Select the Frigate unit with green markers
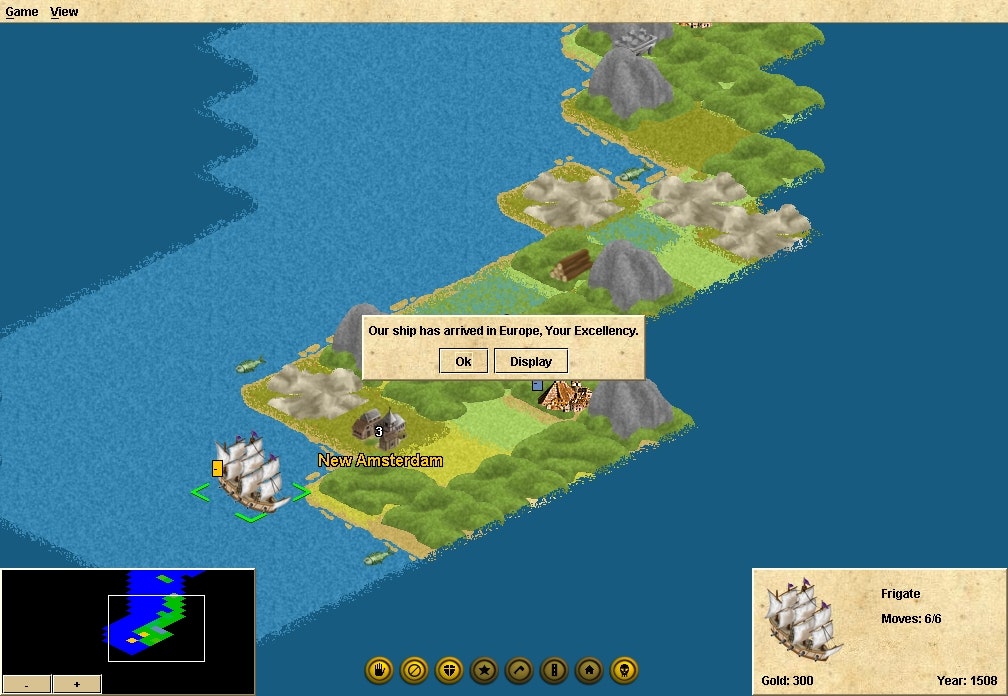The image size is (1008, 696). point(249,473)
